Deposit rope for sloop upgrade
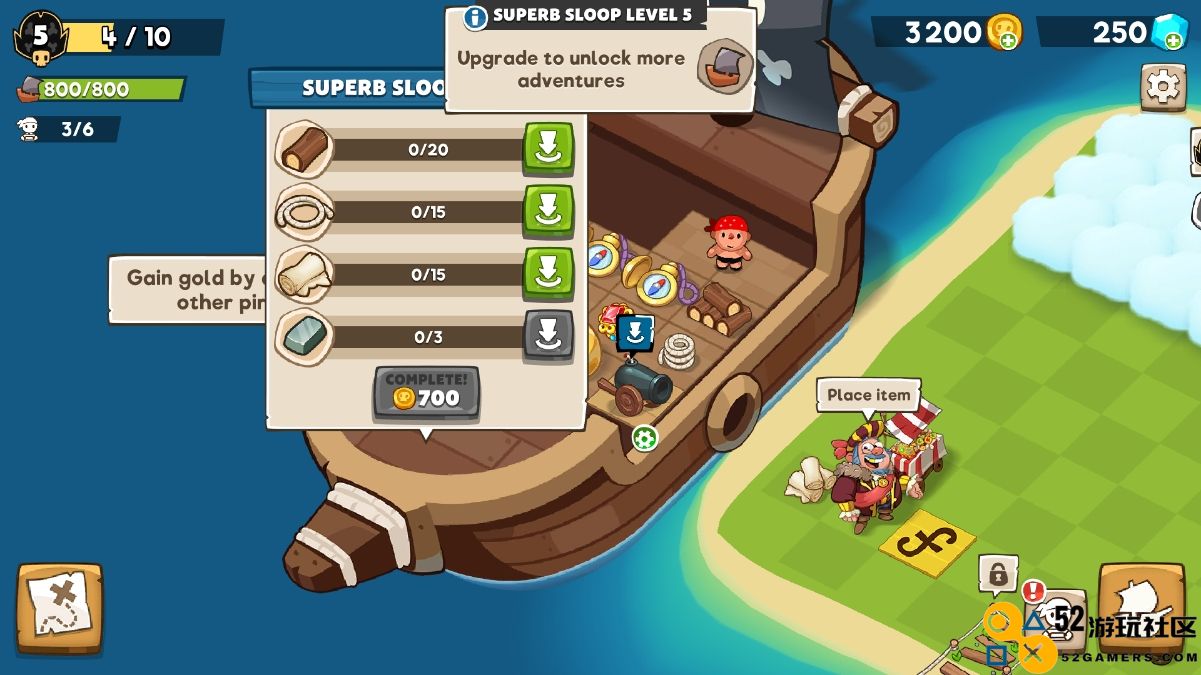 [x=548, y=211]
